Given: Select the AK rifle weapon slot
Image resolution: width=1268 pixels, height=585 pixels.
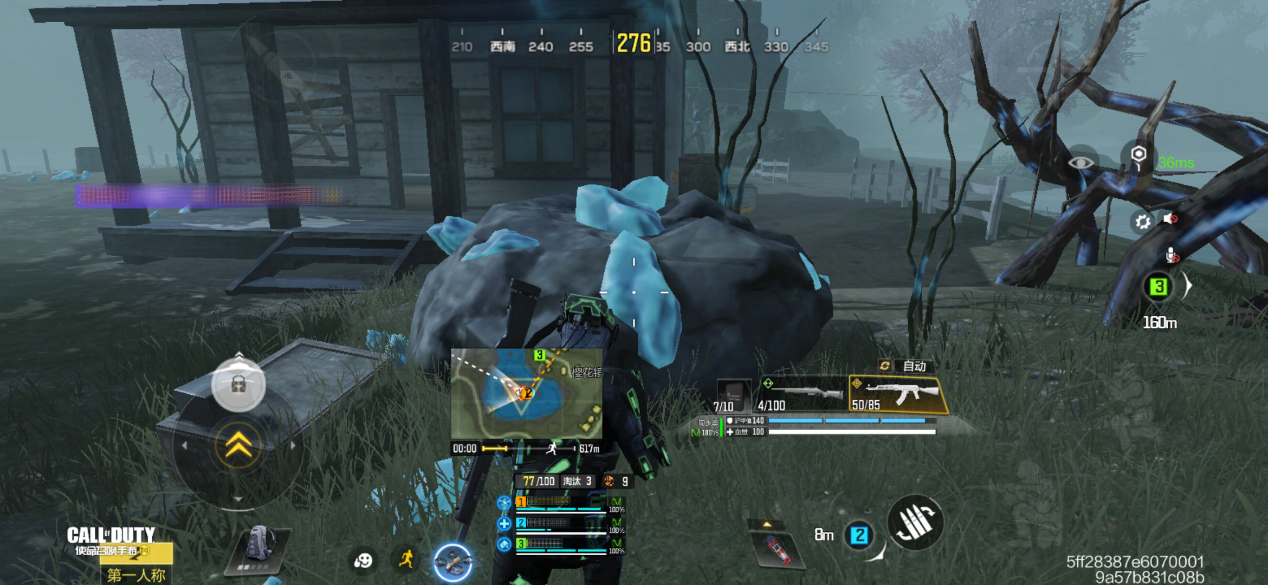Looking at the screenshot, I should point(896,395).
